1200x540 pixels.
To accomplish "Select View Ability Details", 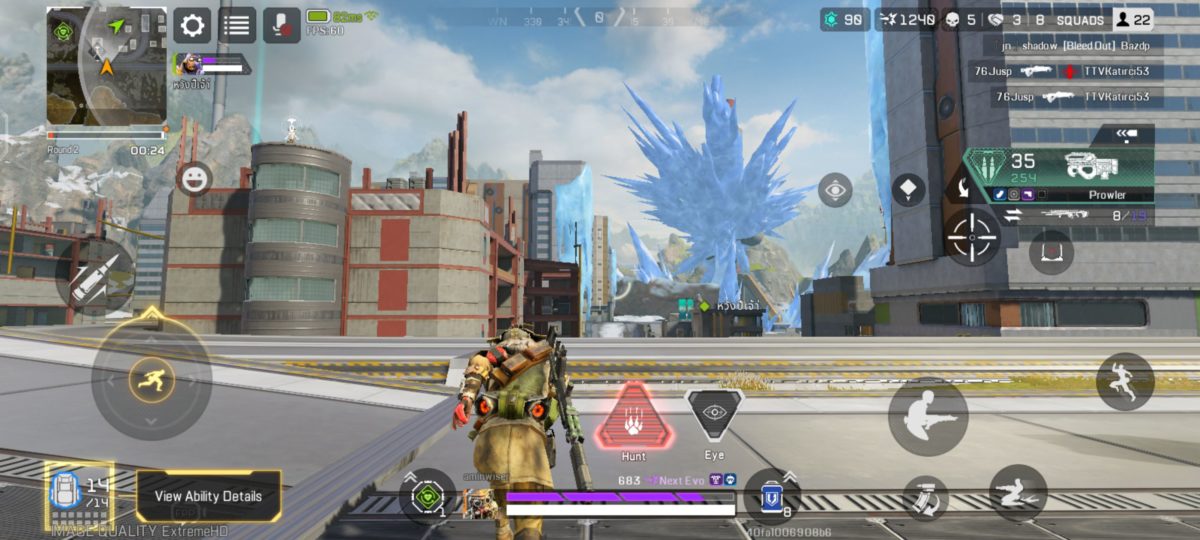I will 208,496.
